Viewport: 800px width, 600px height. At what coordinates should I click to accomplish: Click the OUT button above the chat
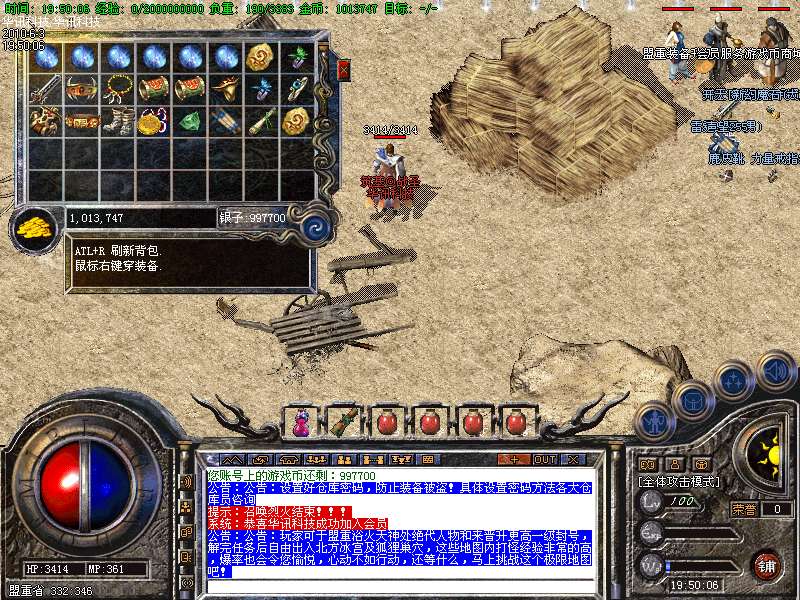click(544, 459)
